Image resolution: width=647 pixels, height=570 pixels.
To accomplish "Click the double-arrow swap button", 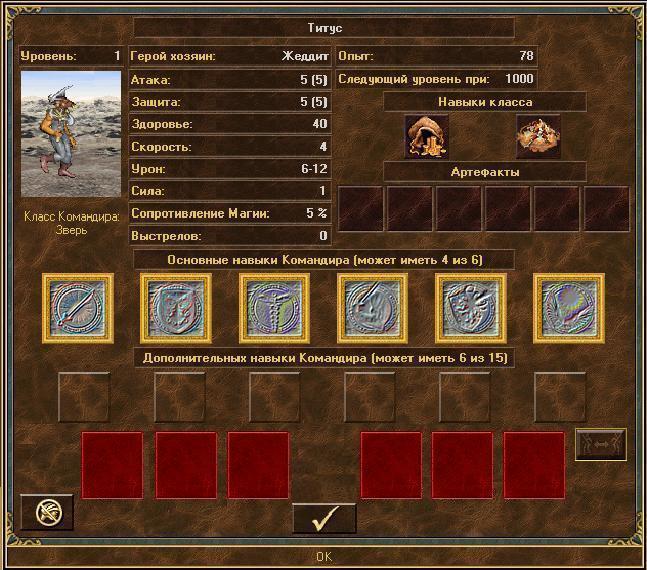I will [601, 445].
